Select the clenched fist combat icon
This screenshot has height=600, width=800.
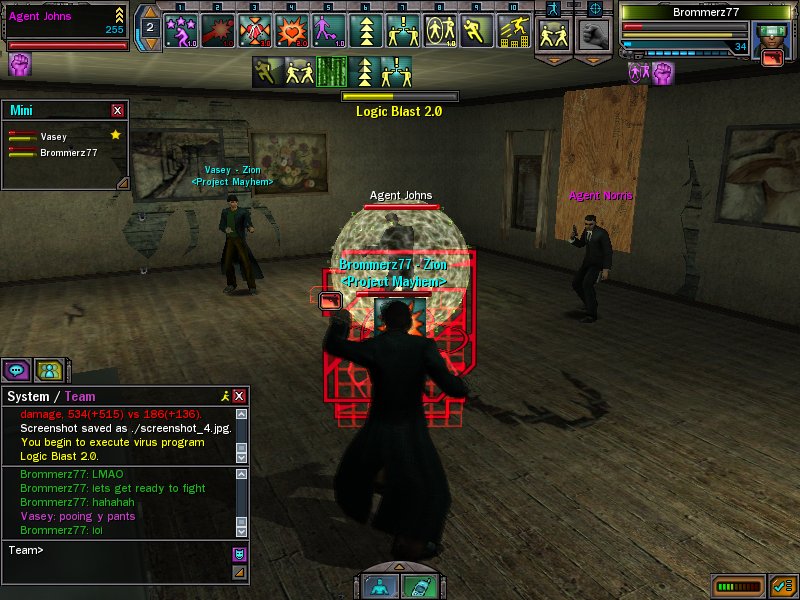pos(594,35)
